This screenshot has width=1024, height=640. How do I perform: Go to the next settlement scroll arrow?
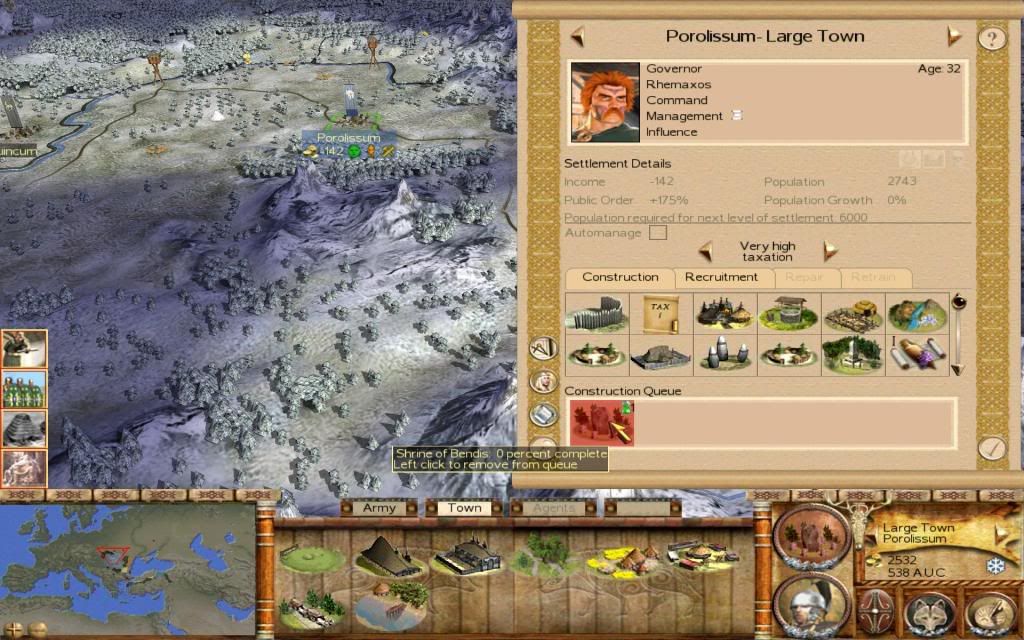point(954,37)
